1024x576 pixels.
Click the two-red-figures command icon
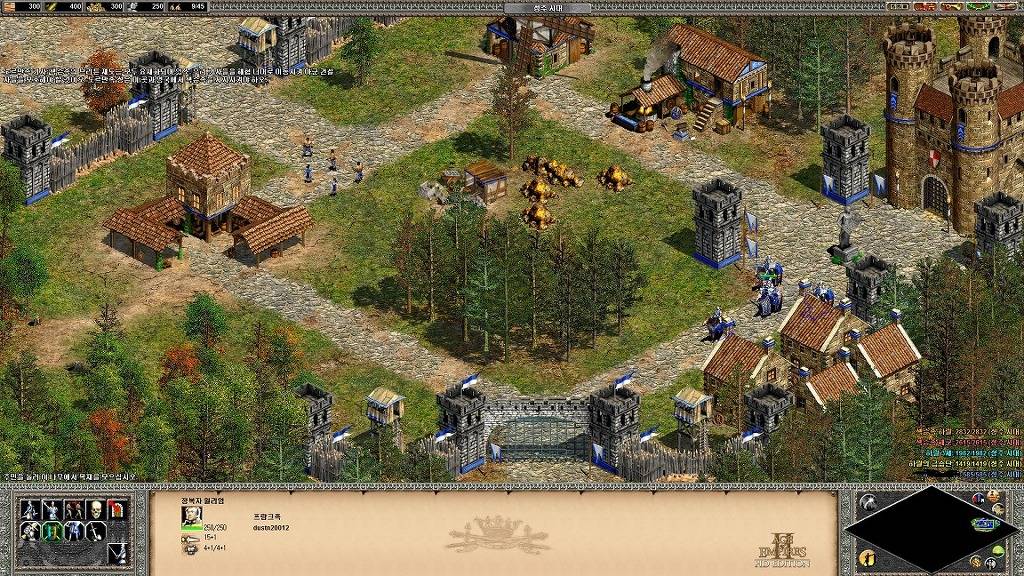tap(73, 509)
